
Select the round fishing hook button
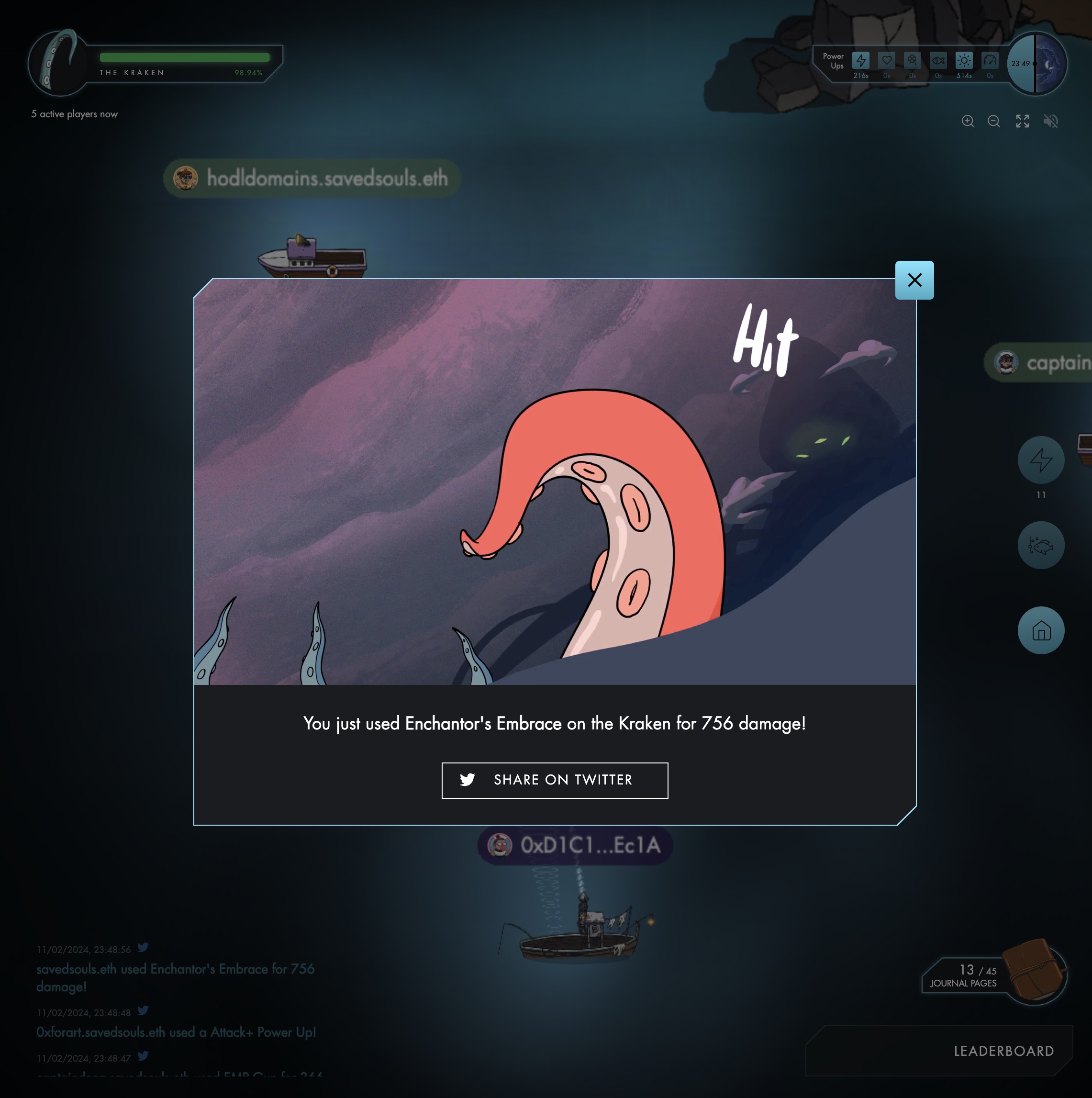pyautogui.click(x=1040, y=546)
